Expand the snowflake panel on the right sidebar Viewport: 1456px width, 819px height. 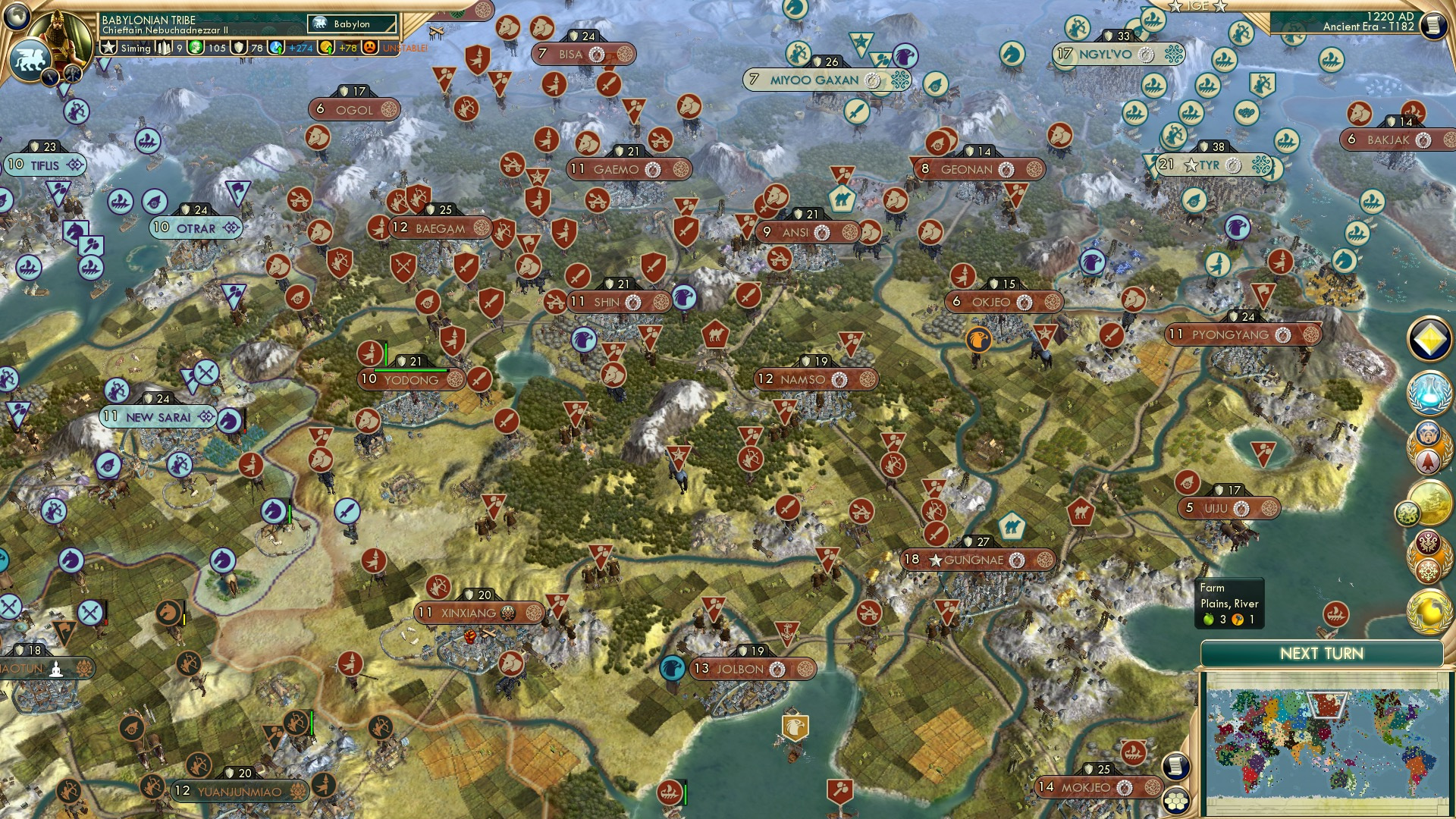pos(1430,570)
